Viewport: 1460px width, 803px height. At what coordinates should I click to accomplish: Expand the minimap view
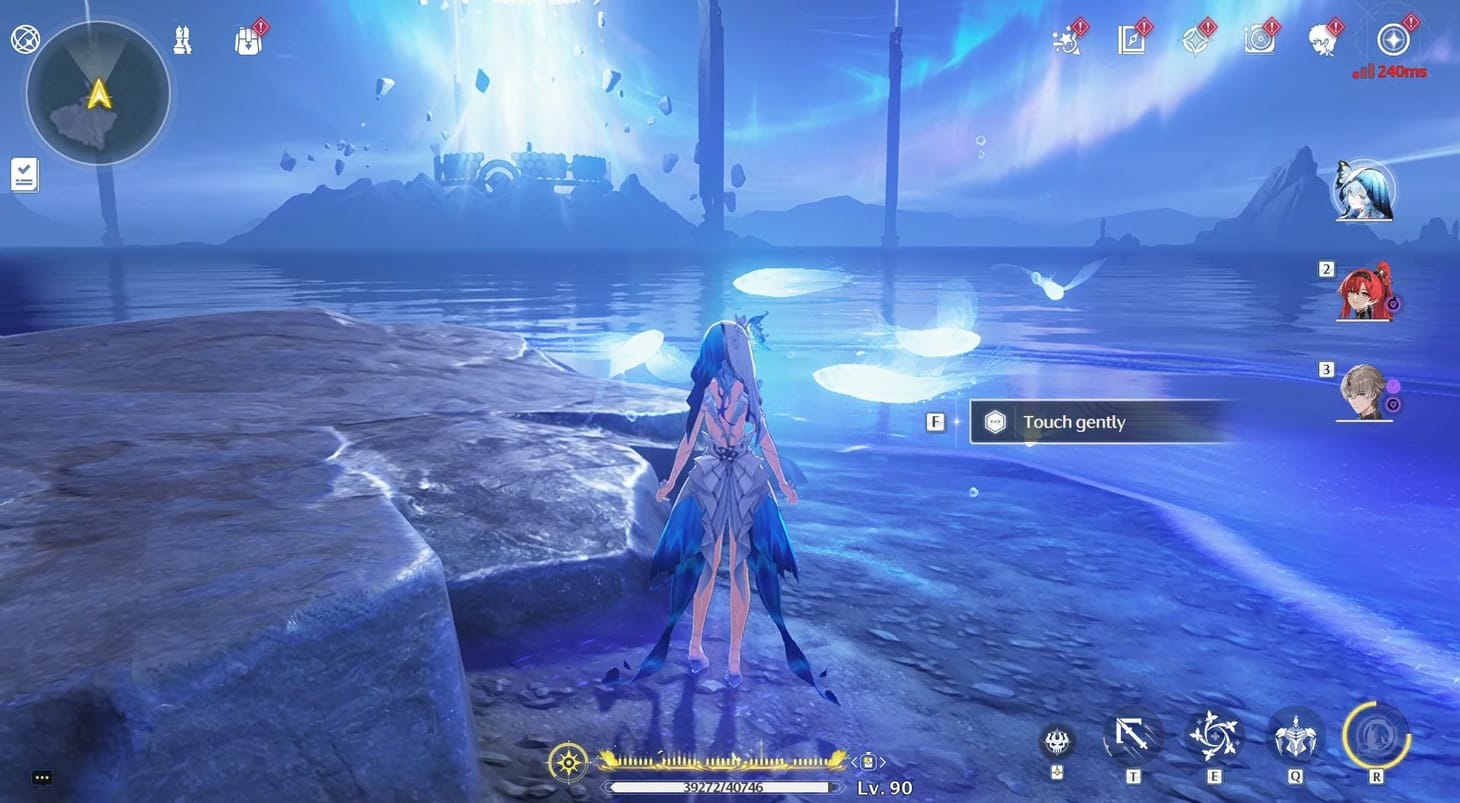tap(94, 93)
